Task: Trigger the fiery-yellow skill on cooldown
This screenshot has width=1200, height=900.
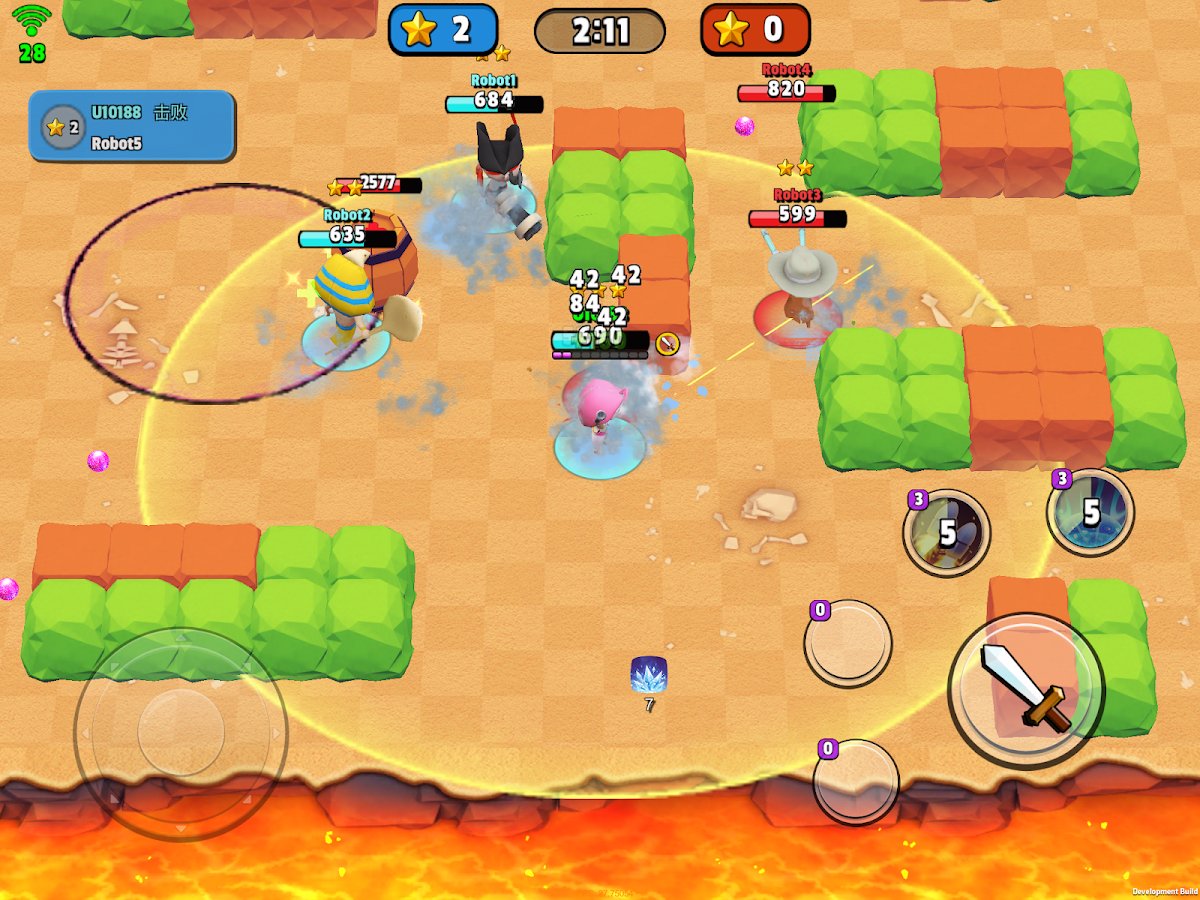Action: [946, 532]
